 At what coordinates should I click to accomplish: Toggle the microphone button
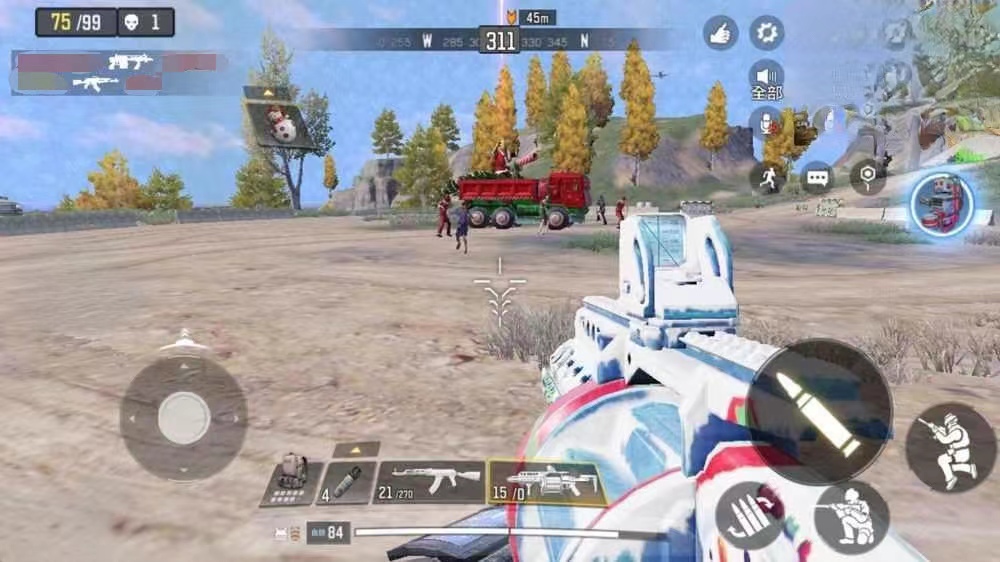(767, 124)
